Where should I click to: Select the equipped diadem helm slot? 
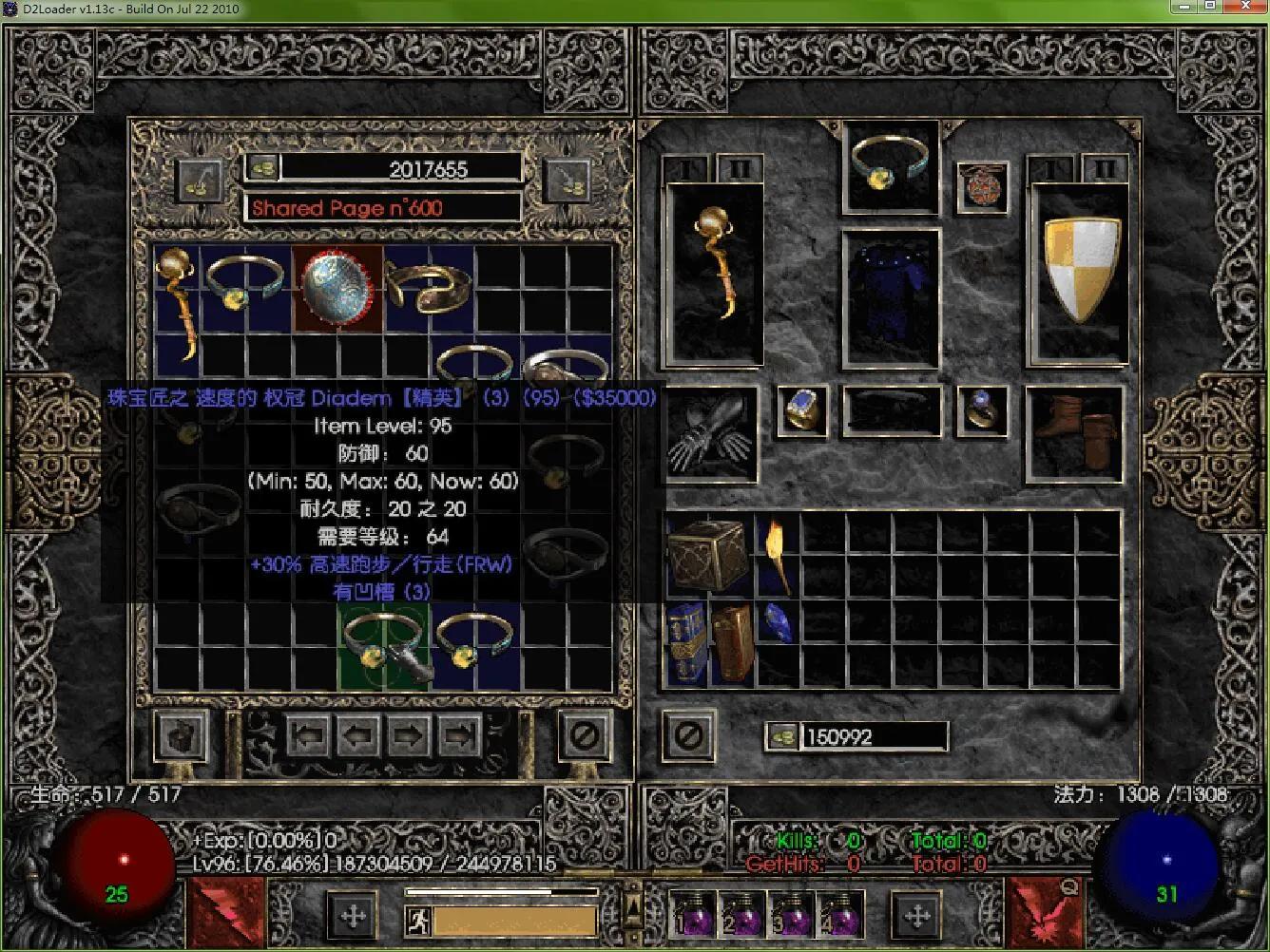tap(891, 164)
